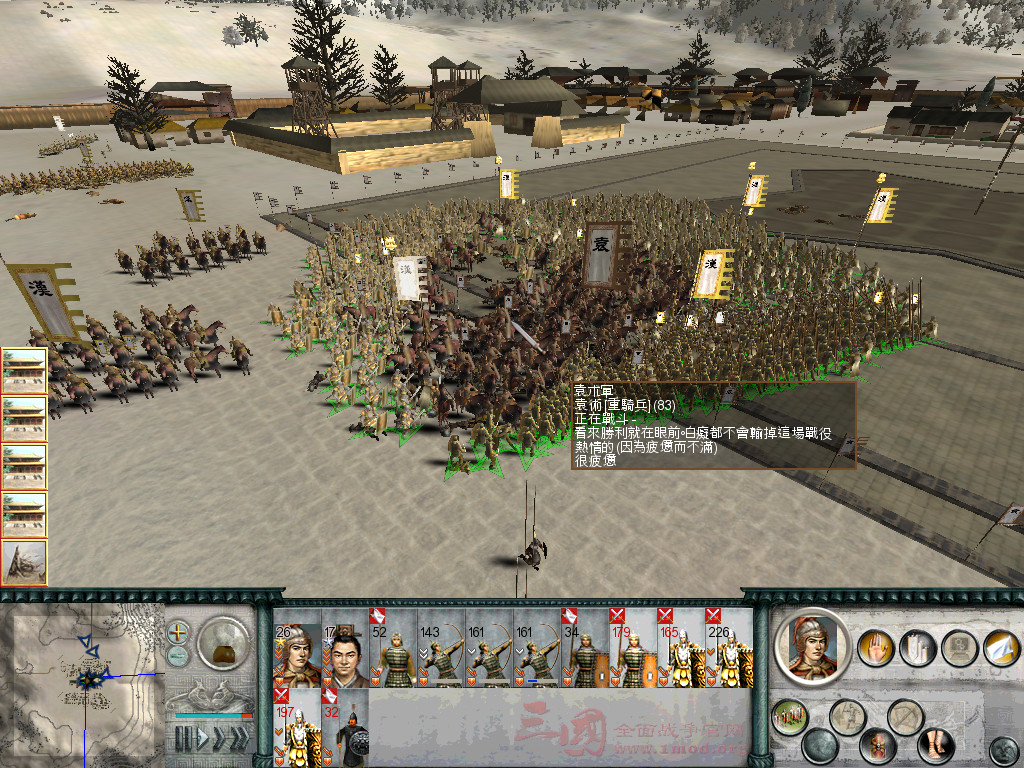Select the officer unit card numbered 17
This screenshot has height=768, width=1024.
tap(345, 648)
